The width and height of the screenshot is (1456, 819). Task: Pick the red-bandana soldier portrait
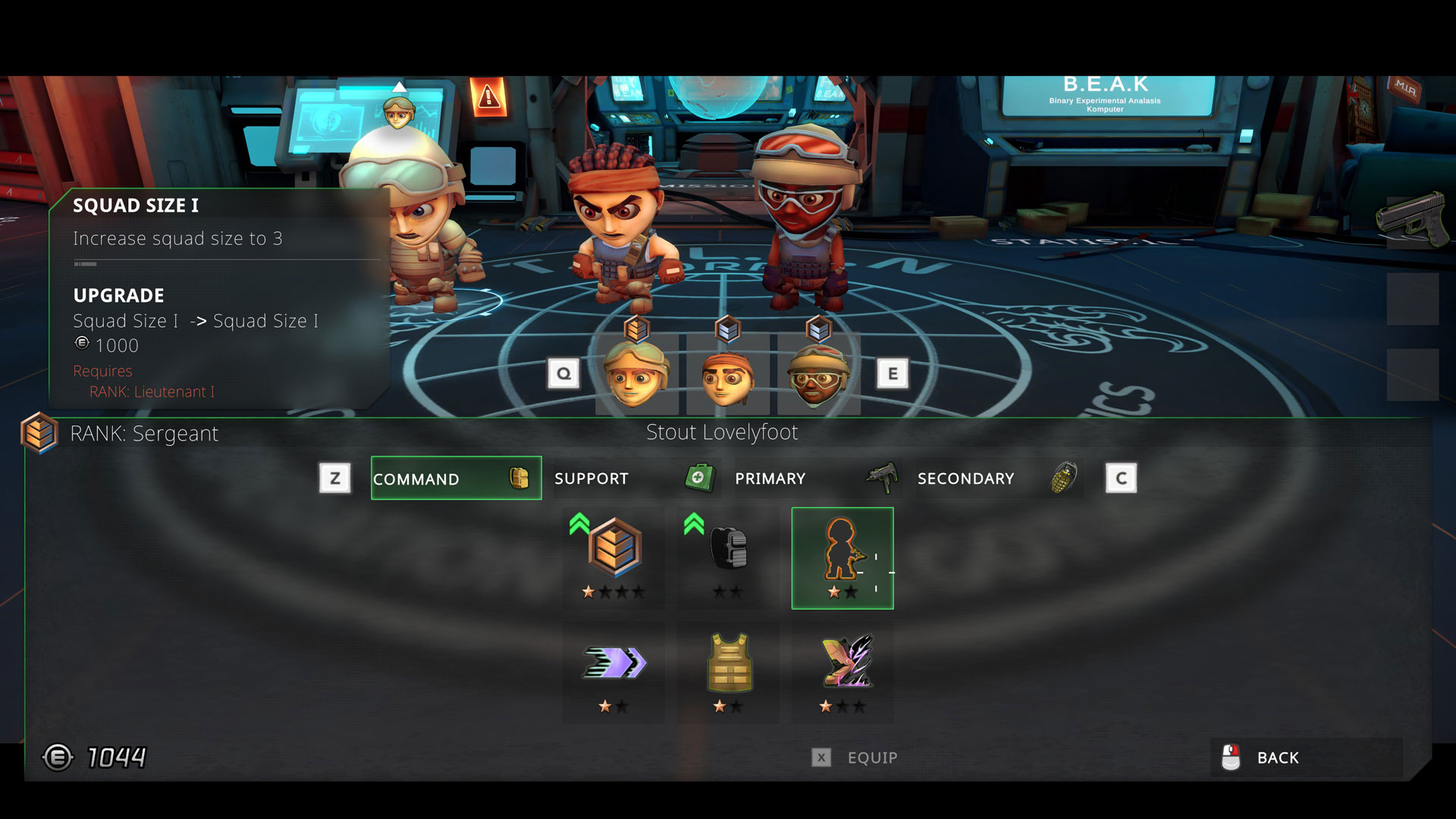pos(728,375)
